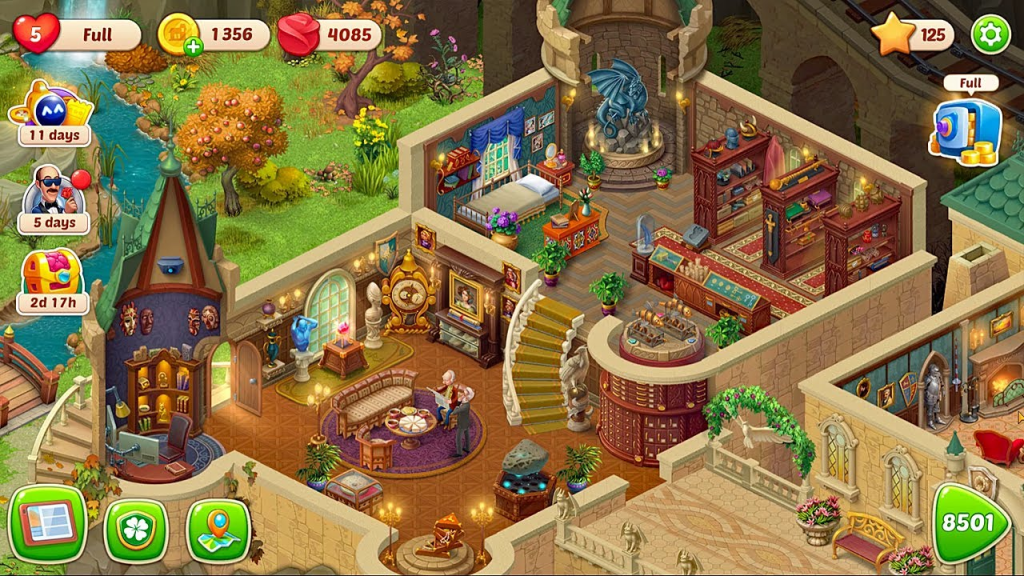1024x576 pixels.
Task: Open the tasks tablet button
Action: 47,524
